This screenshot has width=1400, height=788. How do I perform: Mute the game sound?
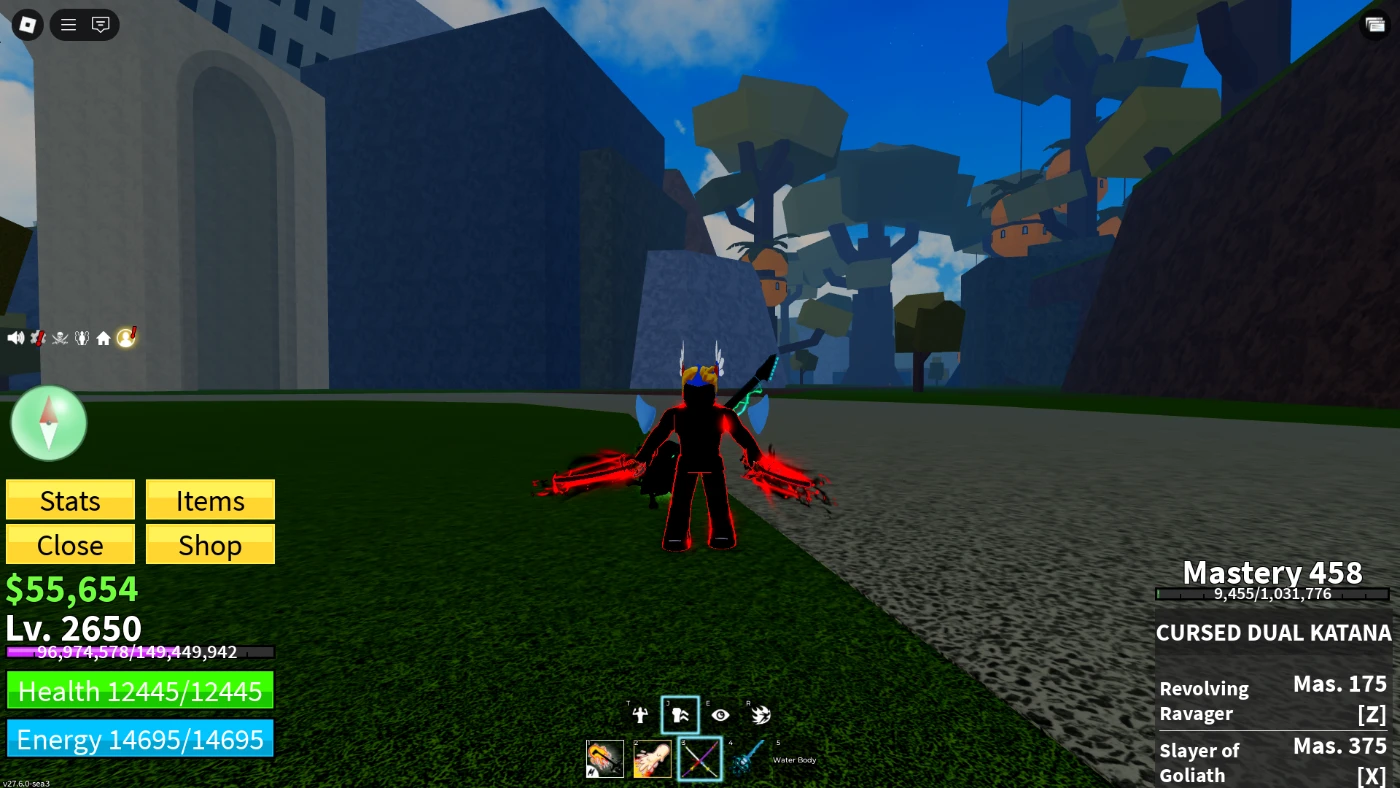15,337
